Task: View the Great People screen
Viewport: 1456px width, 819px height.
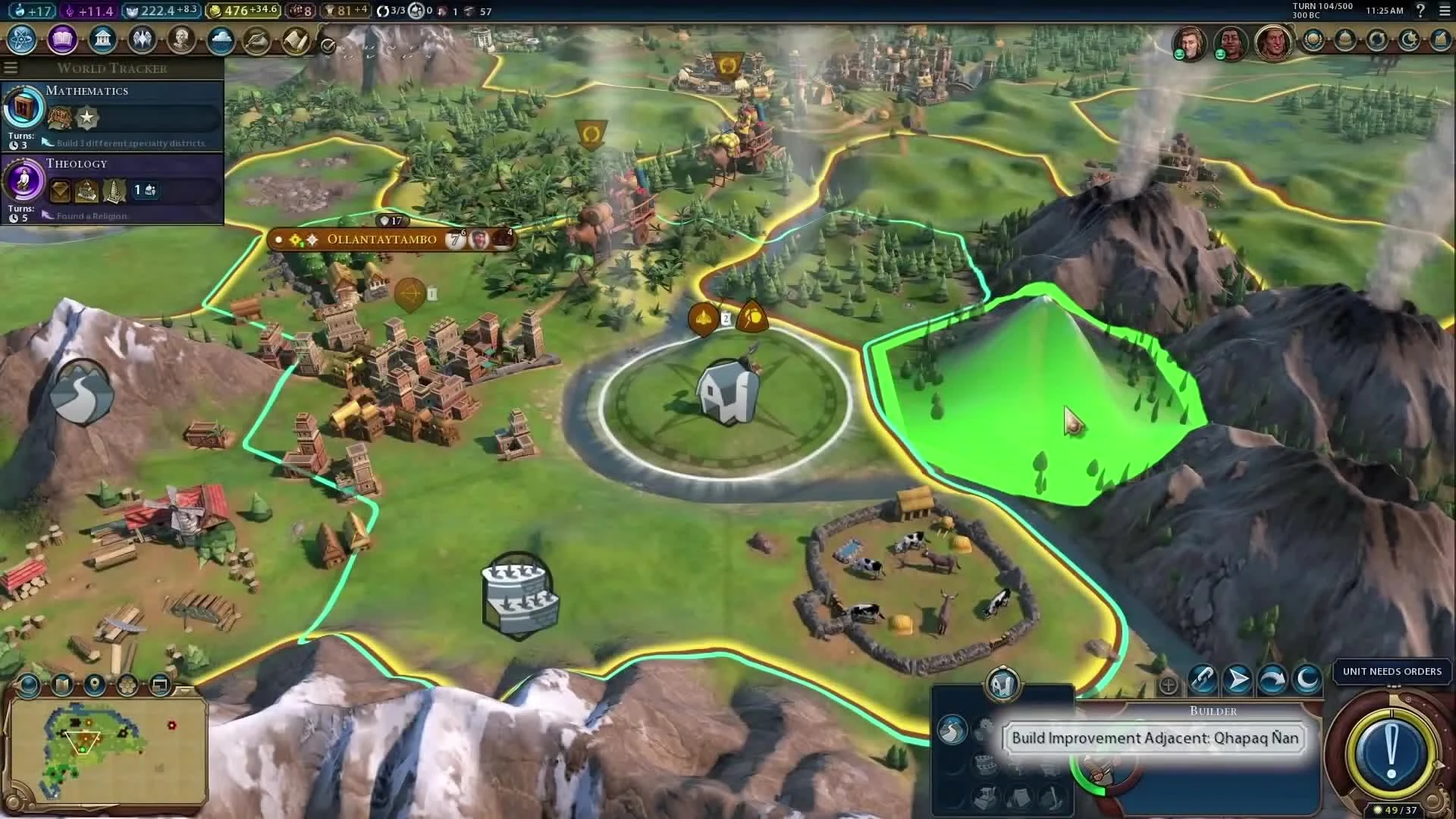Action: pos(180,39)
